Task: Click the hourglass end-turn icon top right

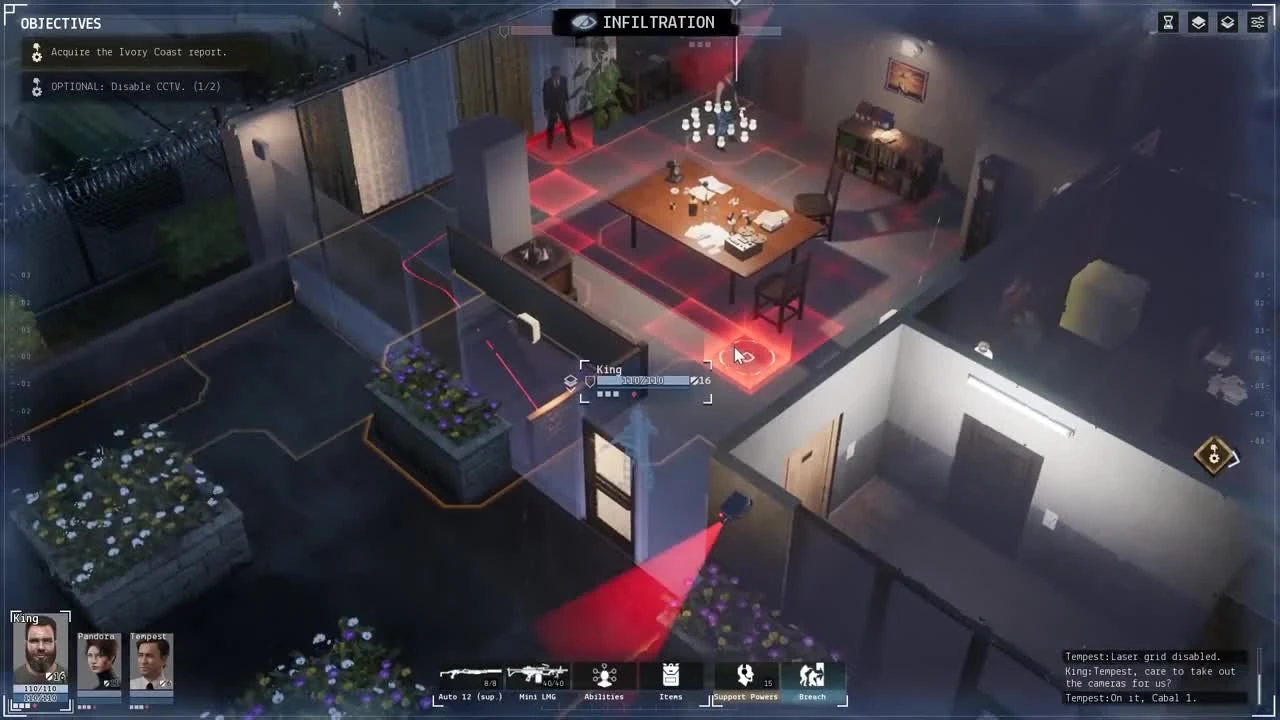Action: (x=1168, y=21)
